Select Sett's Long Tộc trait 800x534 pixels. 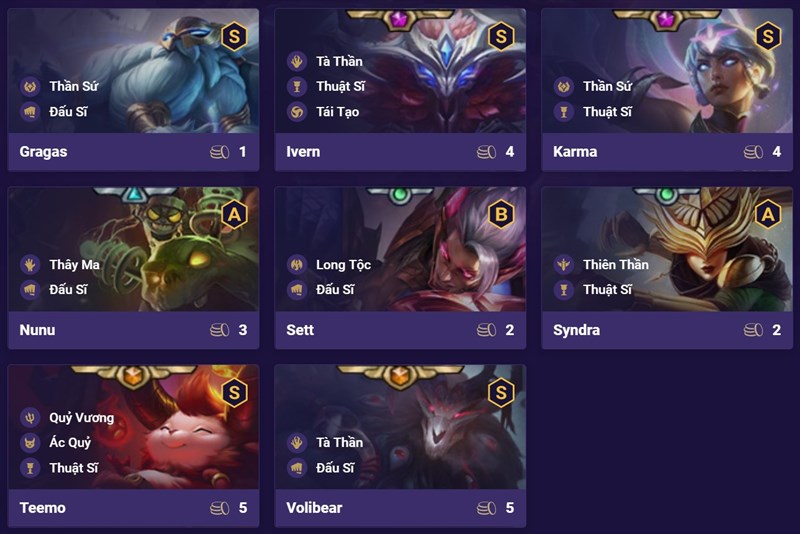point(342,265)
